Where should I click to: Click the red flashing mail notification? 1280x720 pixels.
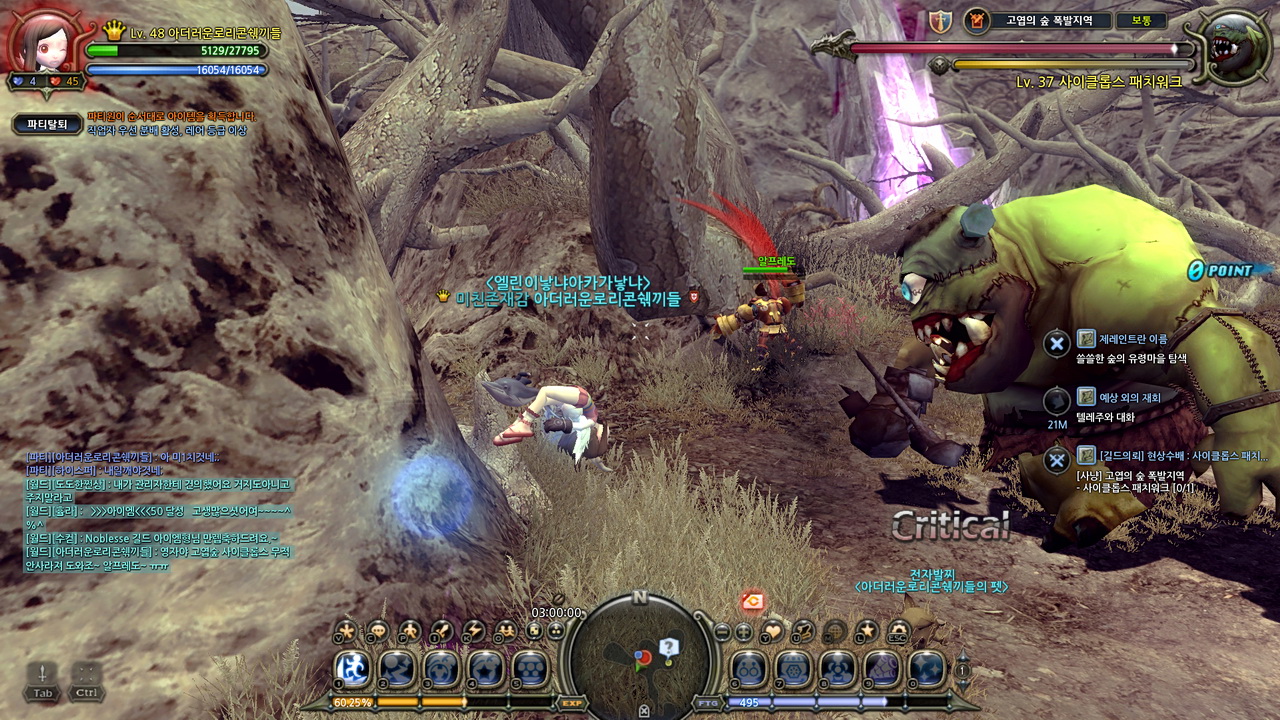753,601
